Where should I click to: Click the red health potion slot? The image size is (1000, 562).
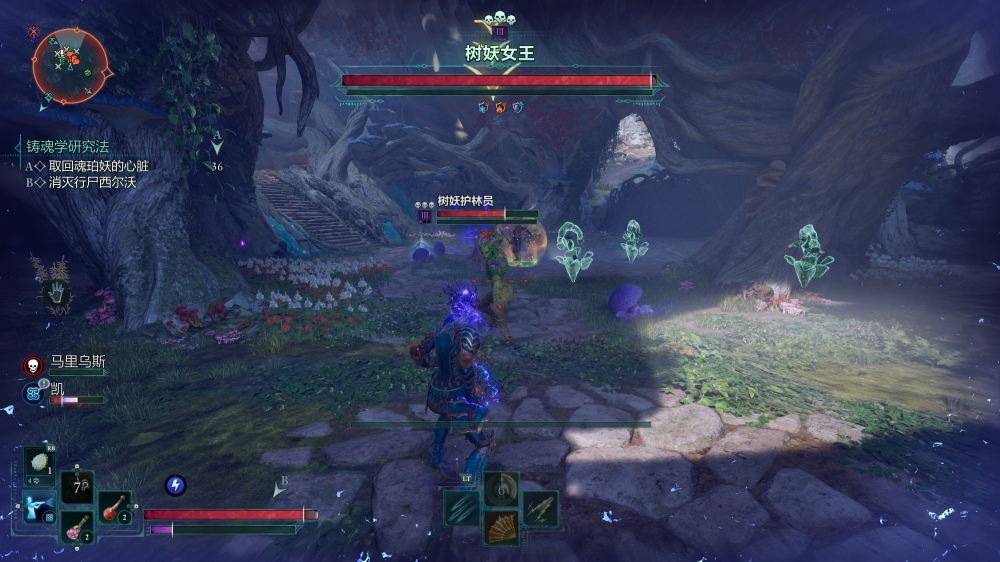click(114, 507)
